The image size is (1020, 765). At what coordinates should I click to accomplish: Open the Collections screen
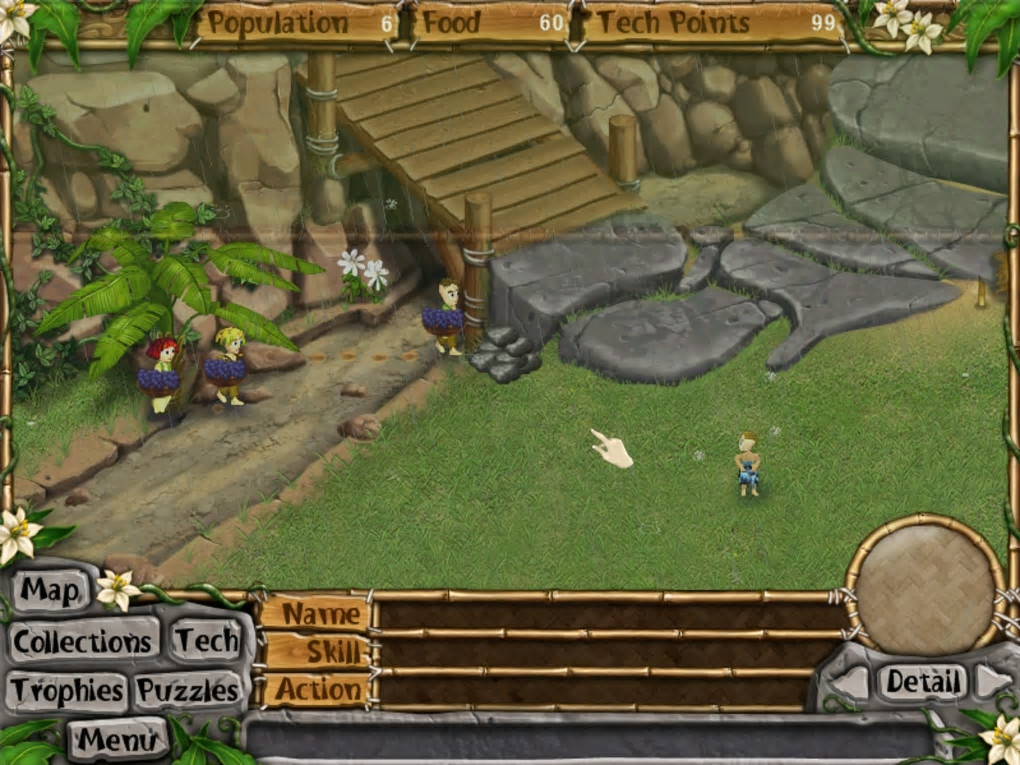click(83, 641)
